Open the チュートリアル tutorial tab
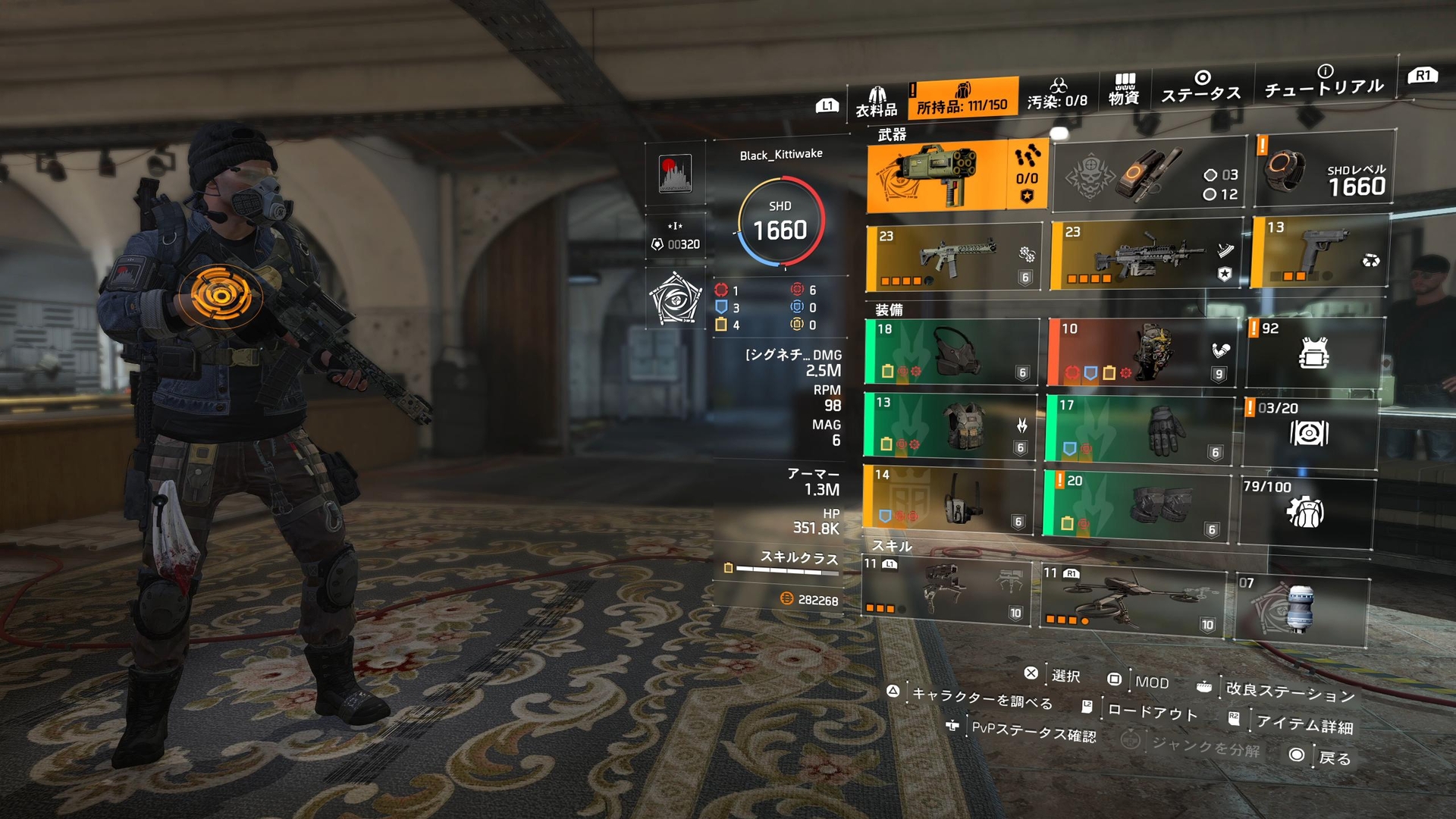1456x819 pixels. click(1324, 82)
